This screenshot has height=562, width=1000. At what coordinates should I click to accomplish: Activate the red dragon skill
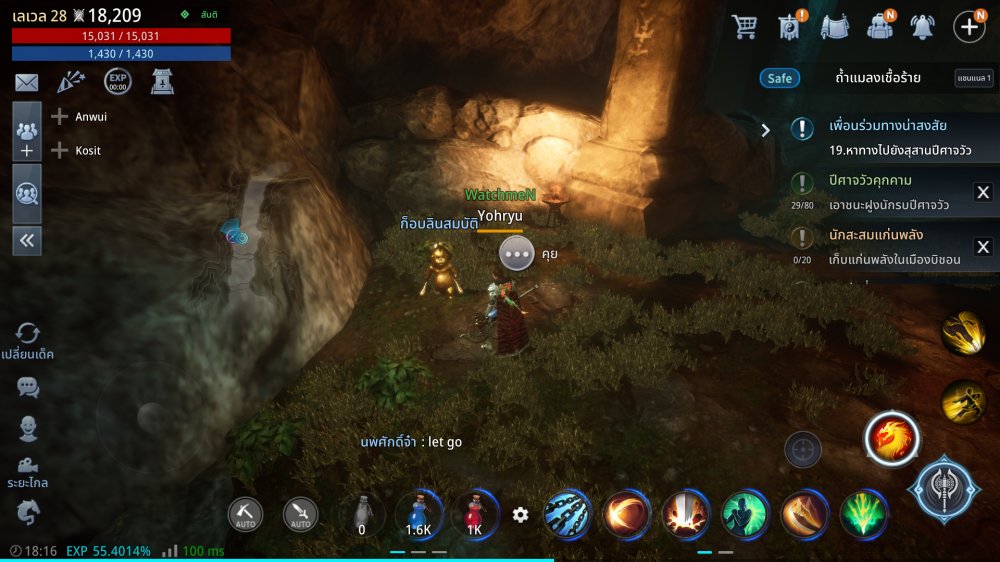pyautogui.click(x=891, y=439)
